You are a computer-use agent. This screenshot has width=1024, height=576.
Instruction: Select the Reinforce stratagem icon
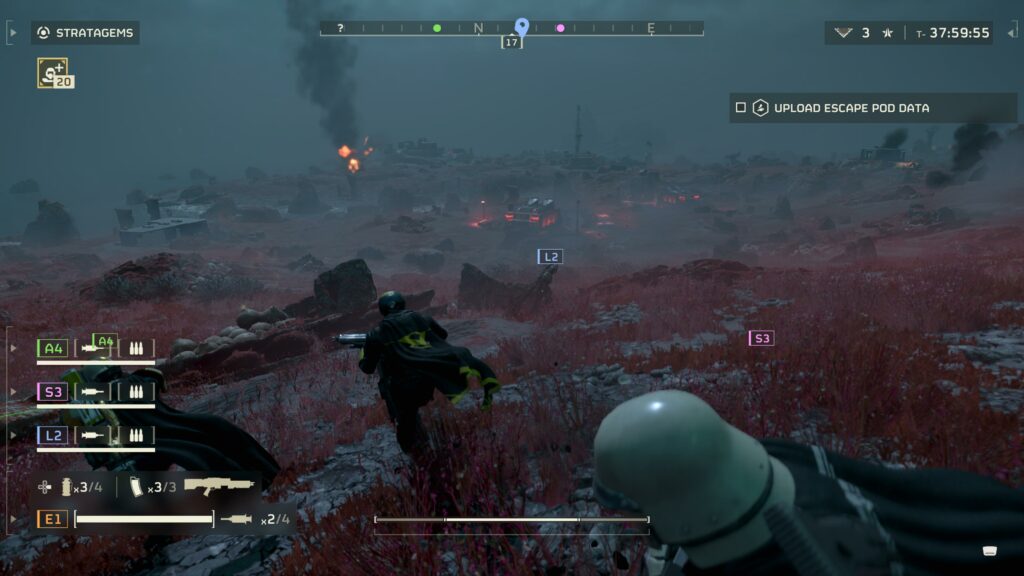(52, 71)
